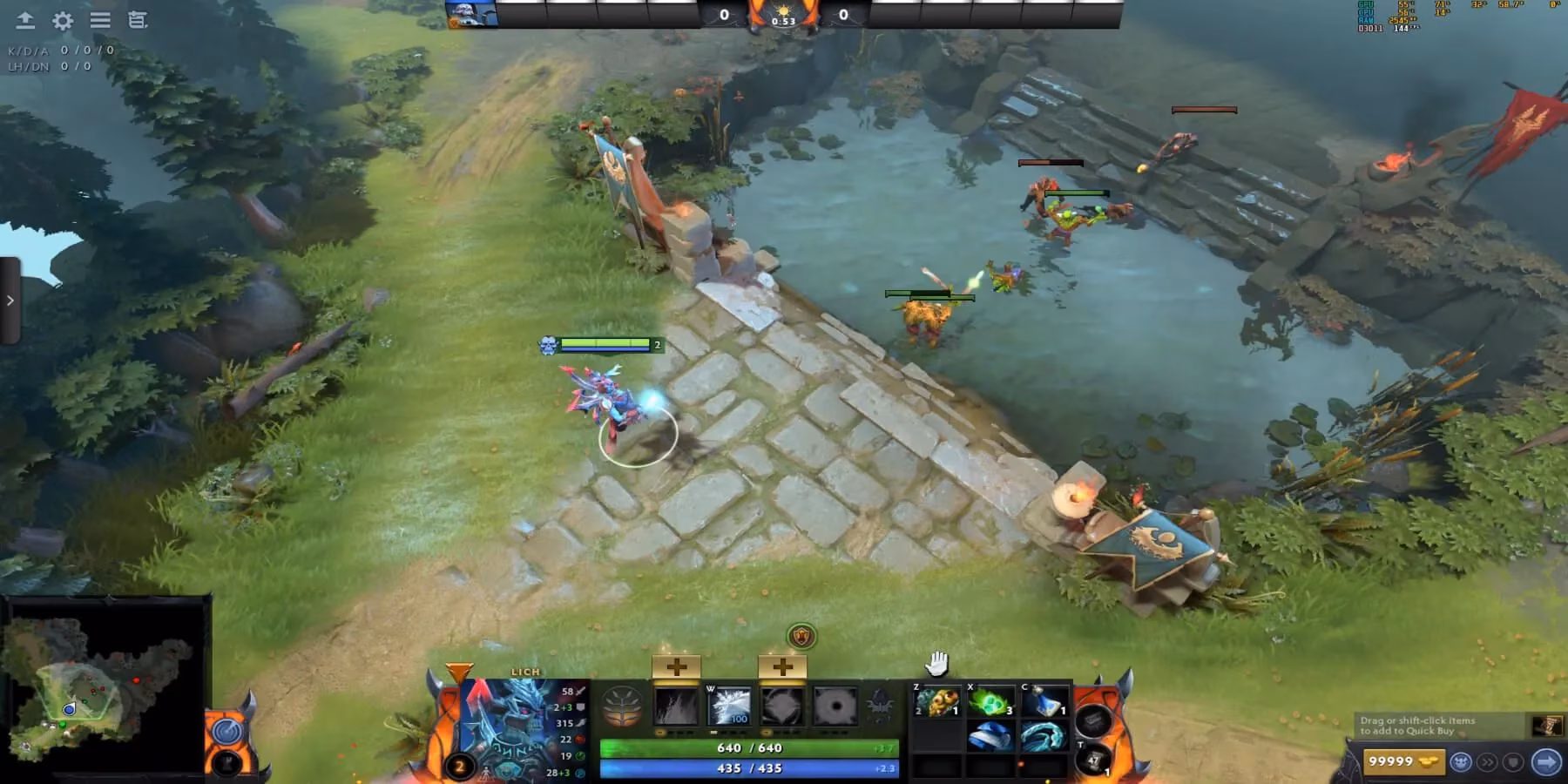Toggle the courier shield icon
This screenshot has width=1568, height=784.
(x=1512, y=761)
